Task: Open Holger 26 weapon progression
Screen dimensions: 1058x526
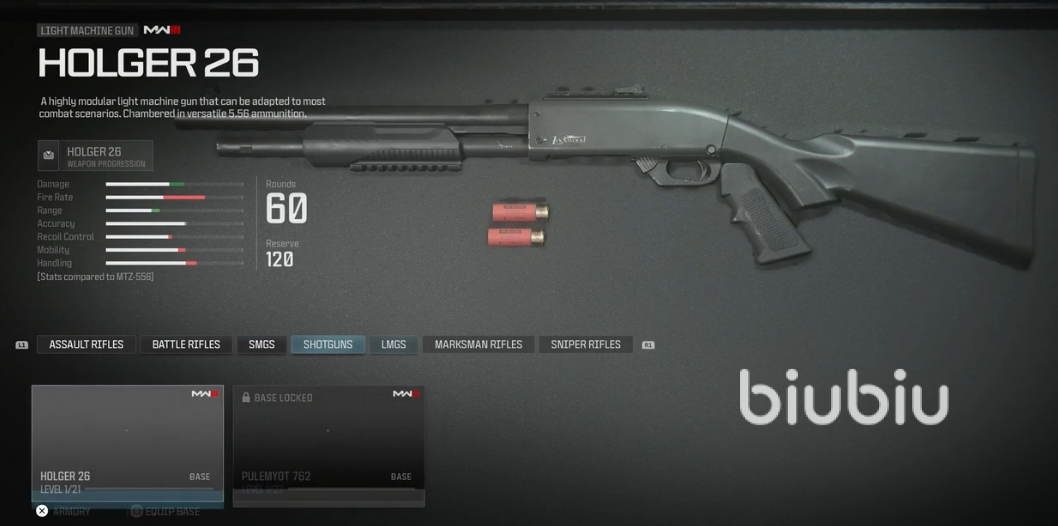Action: tap(95, 156)
